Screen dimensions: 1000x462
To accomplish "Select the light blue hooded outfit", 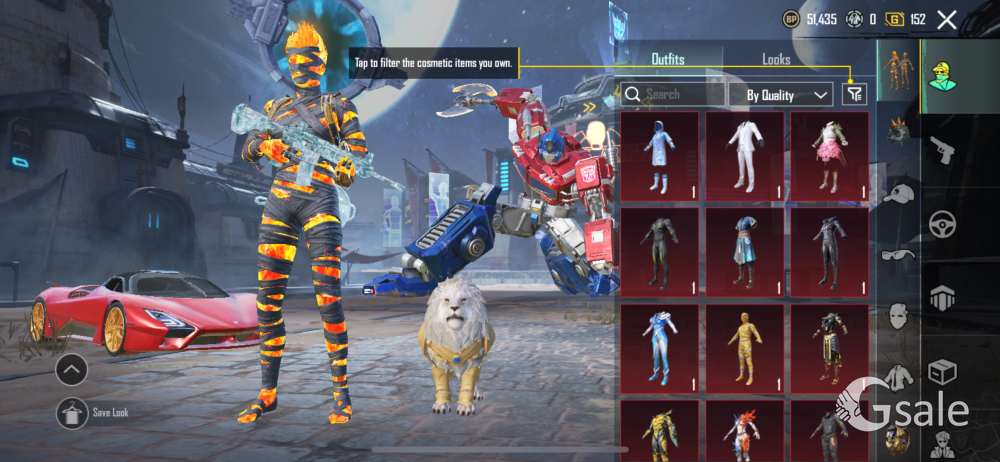I will [659, 156].
